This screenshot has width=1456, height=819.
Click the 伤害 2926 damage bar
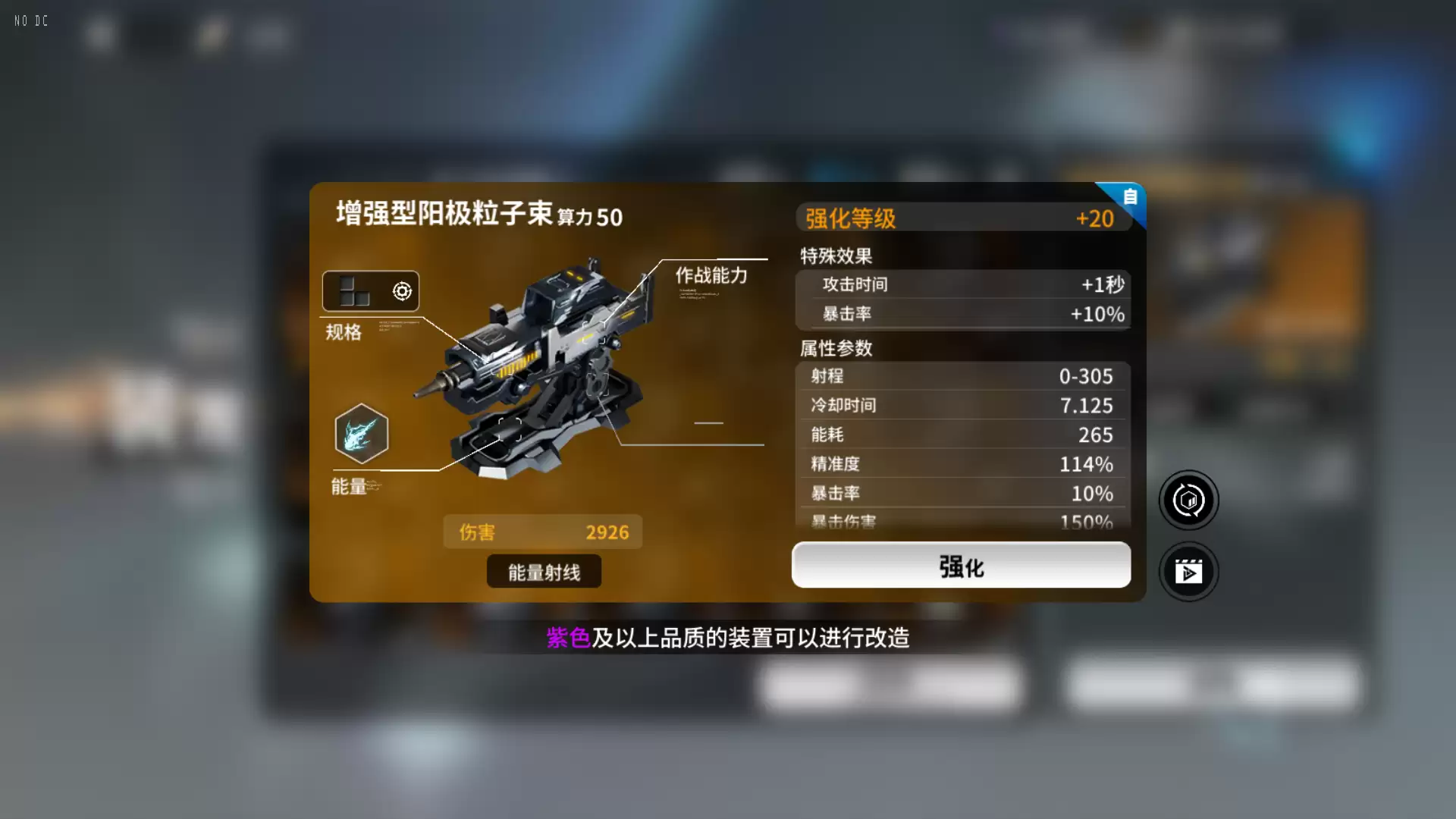(542, 532)
